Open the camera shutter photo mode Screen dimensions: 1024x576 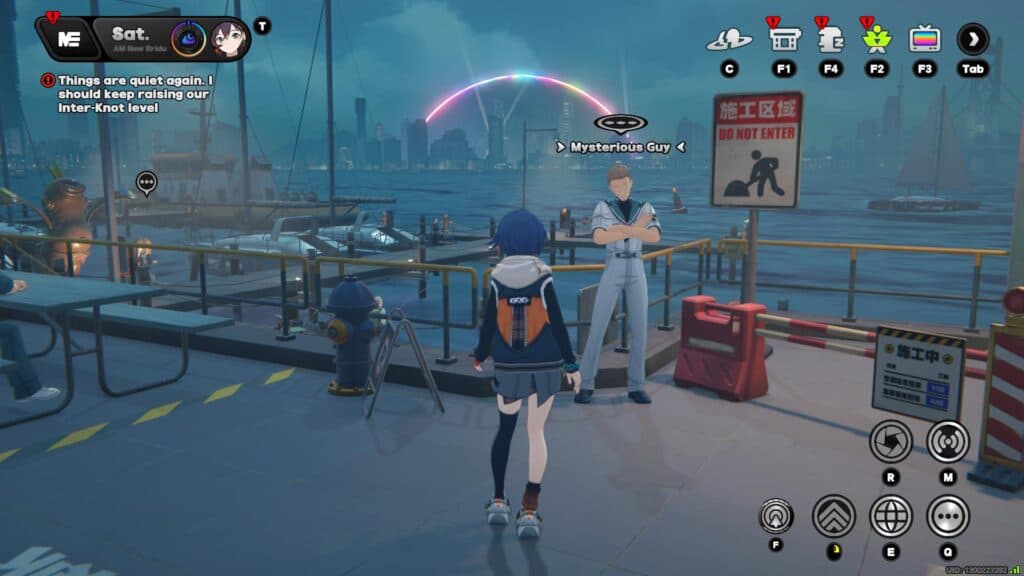coord(890,440)
